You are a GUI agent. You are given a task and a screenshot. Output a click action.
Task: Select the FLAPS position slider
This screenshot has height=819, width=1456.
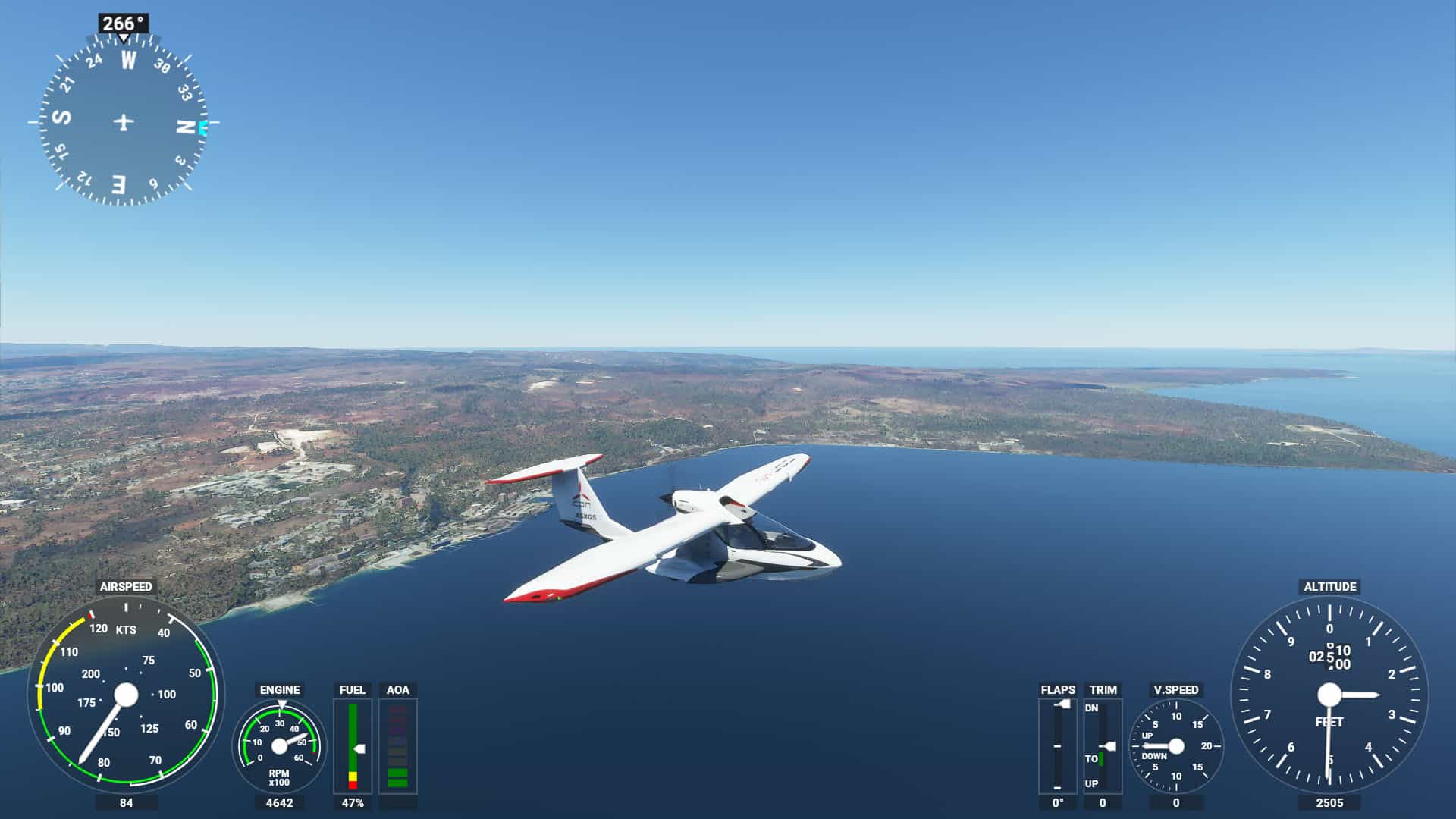(1057, 746)
